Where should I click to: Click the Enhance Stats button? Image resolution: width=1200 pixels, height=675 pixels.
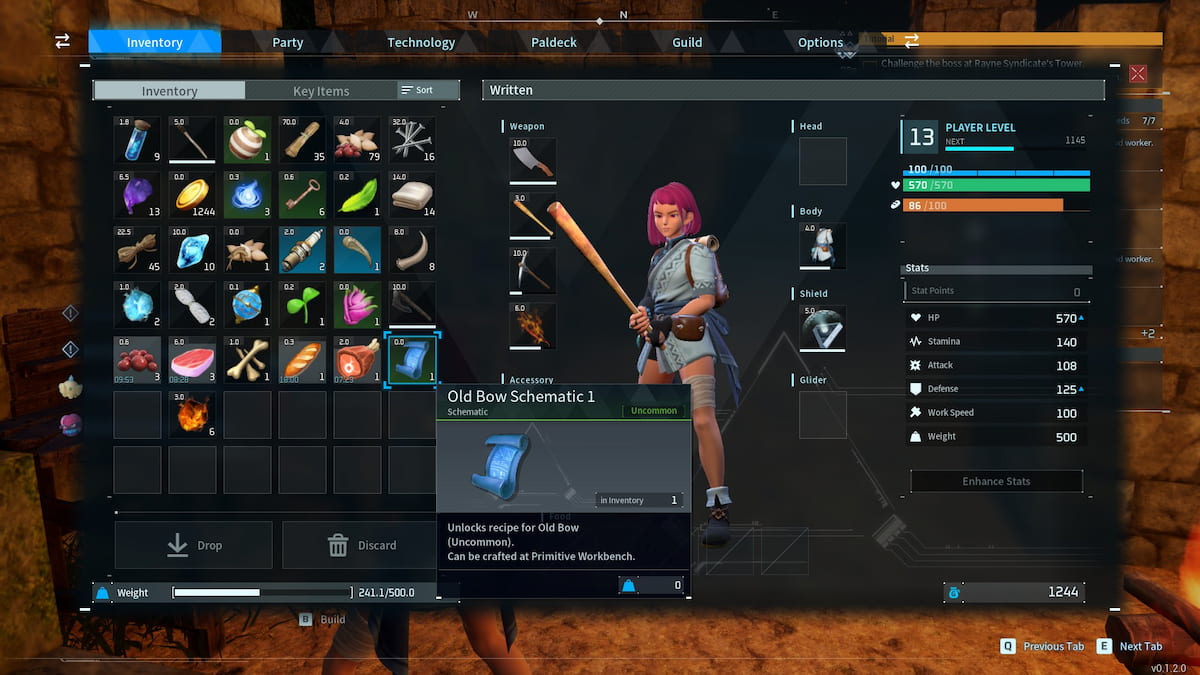click(x=996, y=481)
